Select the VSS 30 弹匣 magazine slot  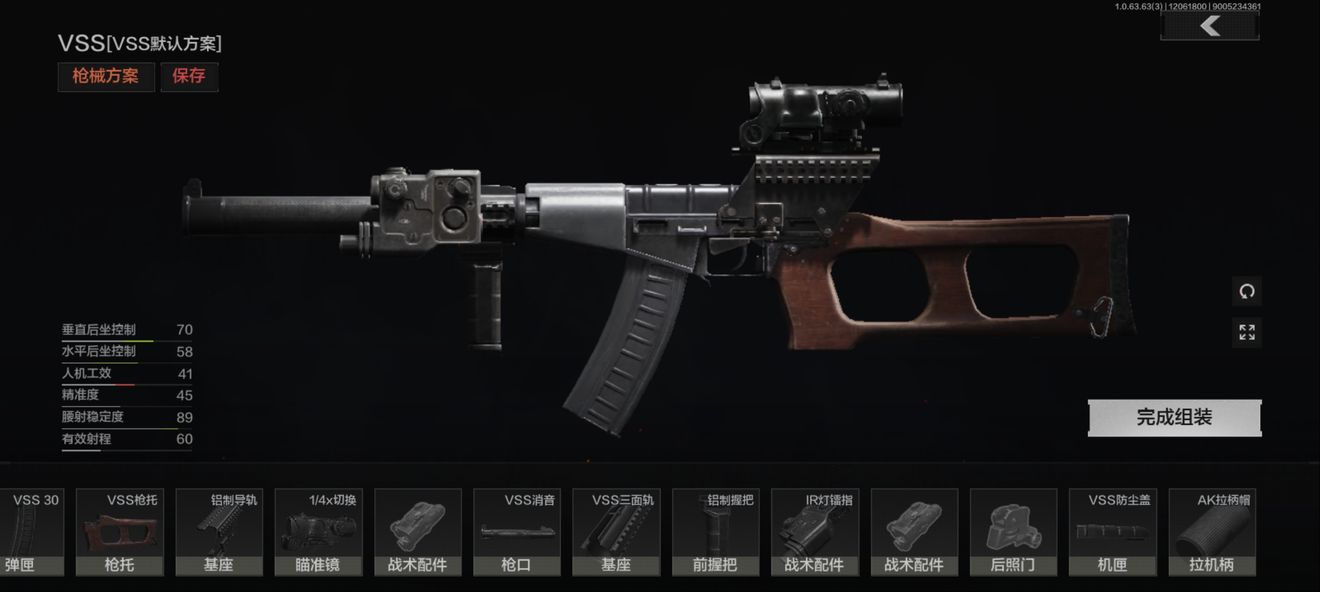coord(30,532)
